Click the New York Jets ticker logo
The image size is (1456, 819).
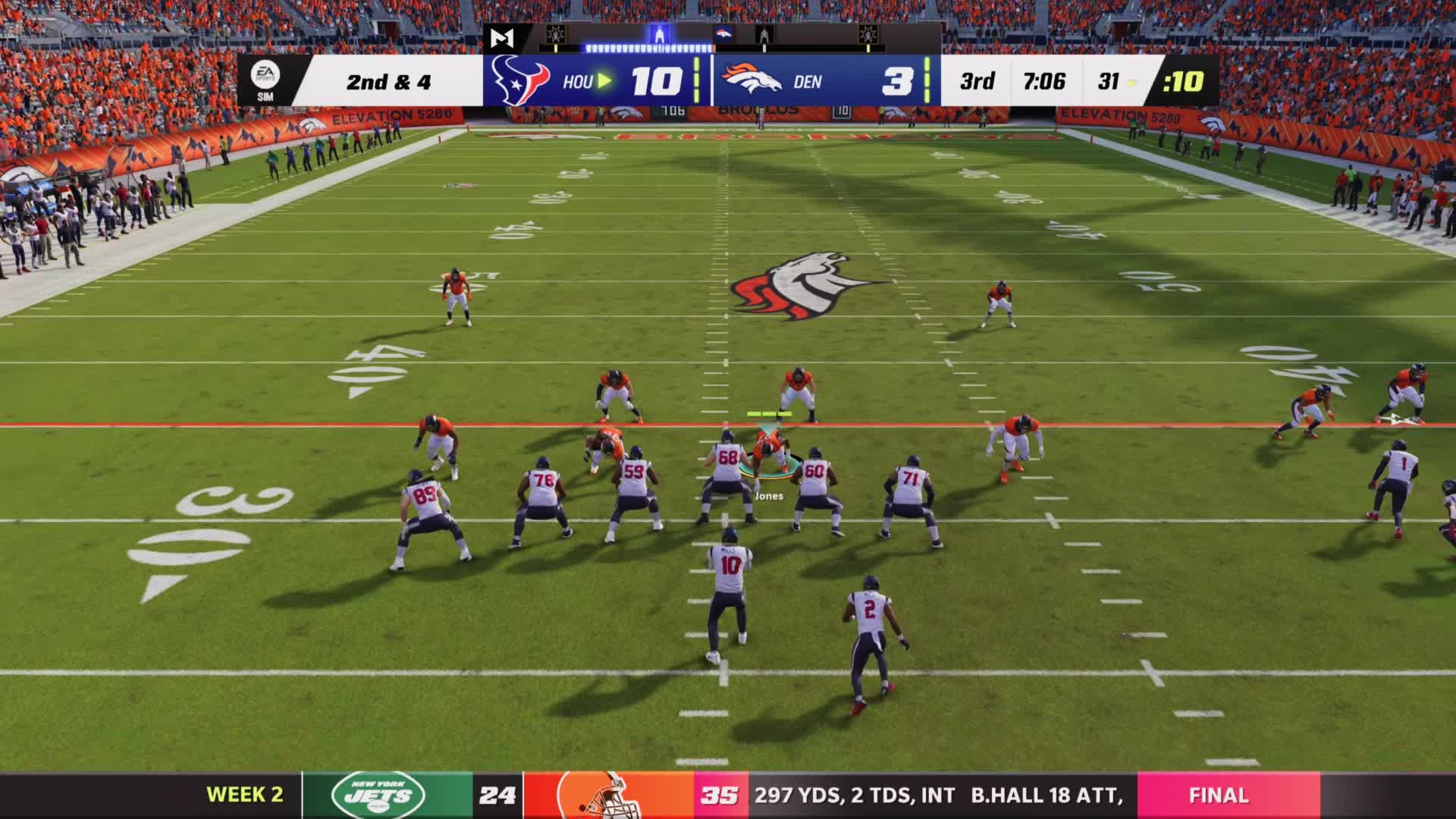pyautogui.click(x=378, y=795)
